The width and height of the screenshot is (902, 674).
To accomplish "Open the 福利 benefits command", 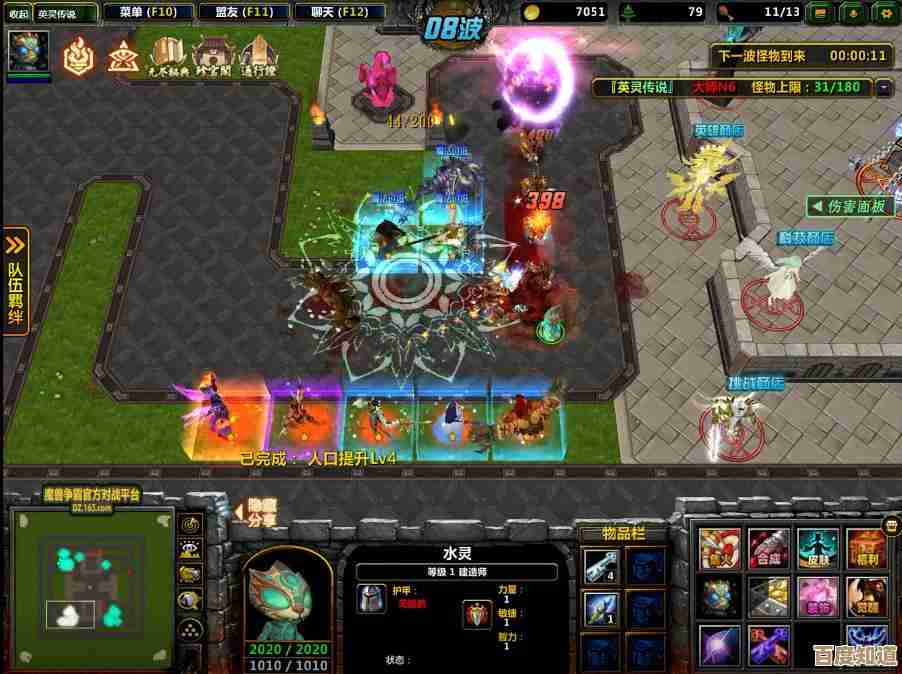I will pyautogui.click(x=866, y=548).
